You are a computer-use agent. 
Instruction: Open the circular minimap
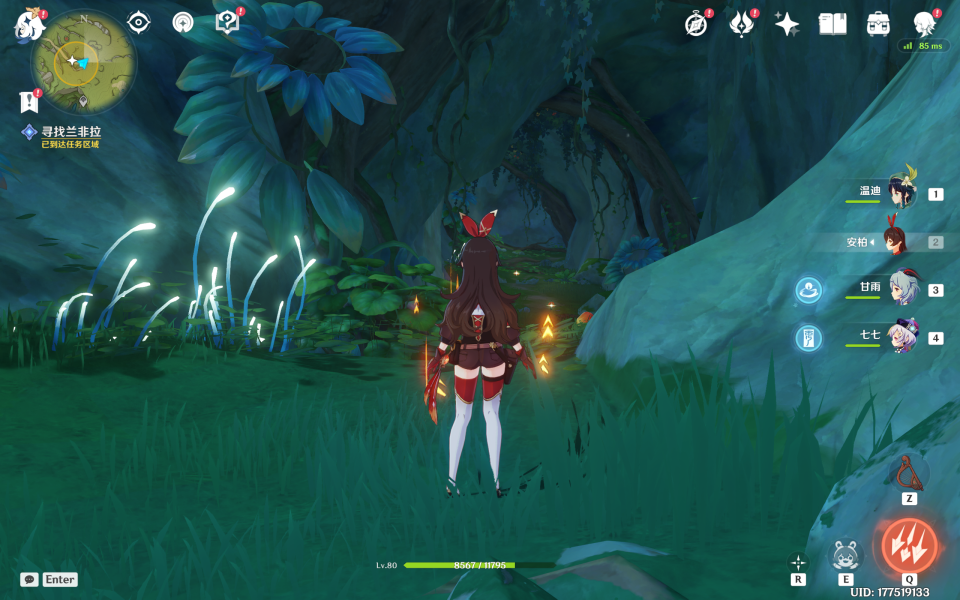(82, 62)
